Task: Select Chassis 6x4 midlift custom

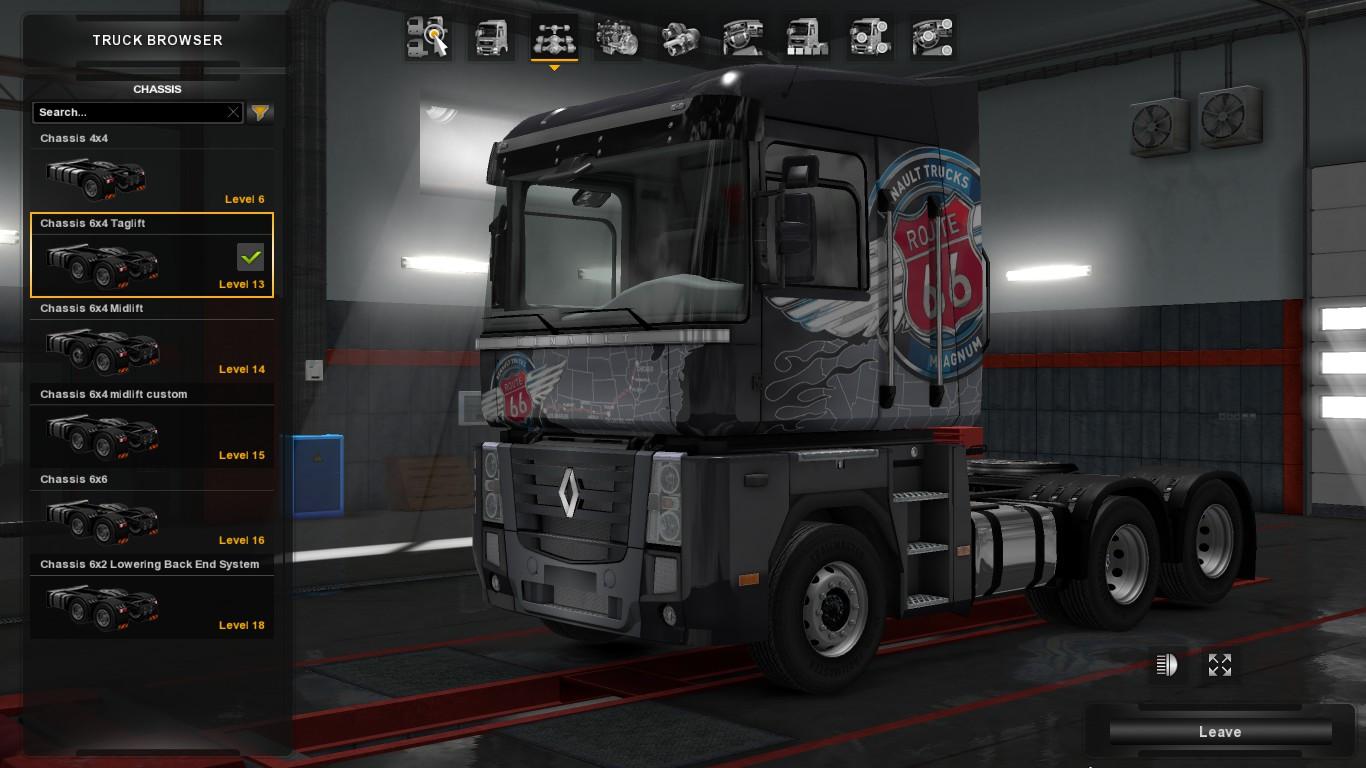Action: coord(151,426)
